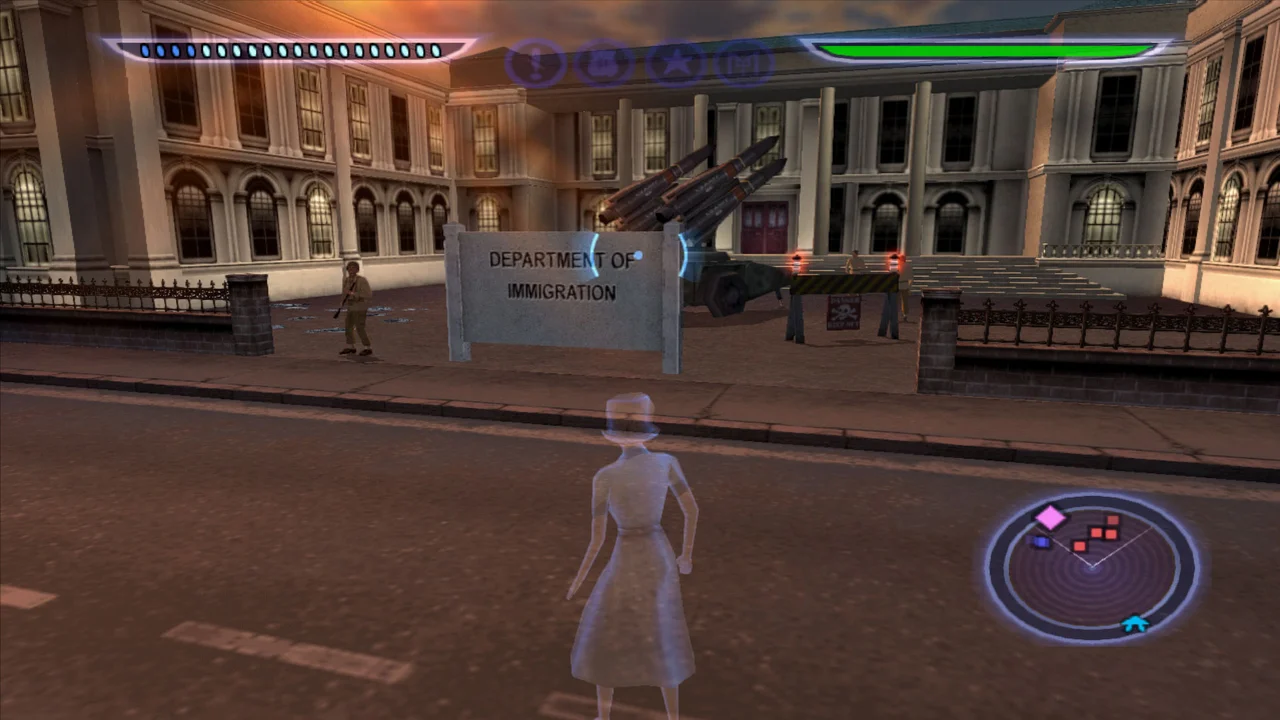Screen dimensions: 1280x720
Task: Click the exclamation alert HUD icon
Action: pyautogui.click(x=535, y=63)
